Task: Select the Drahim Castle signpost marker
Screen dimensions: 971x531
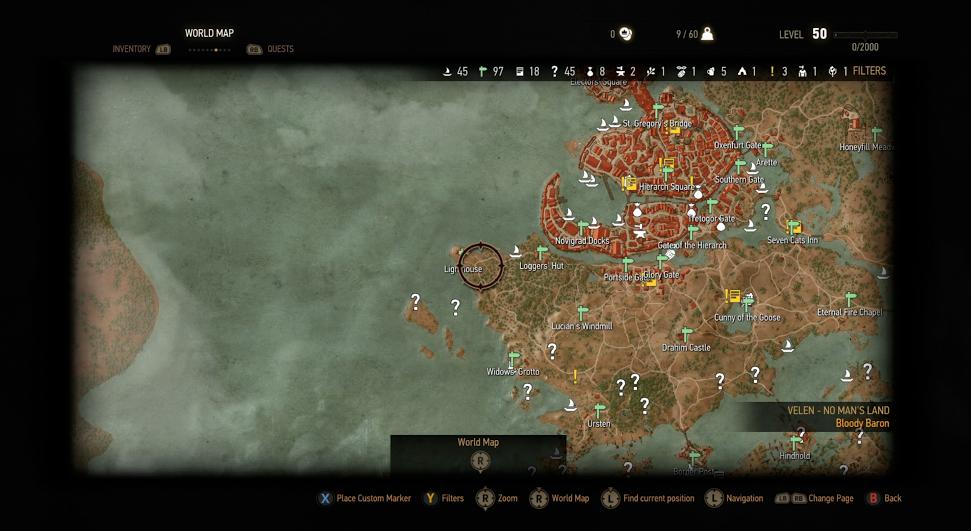Action: click(687, 335)
